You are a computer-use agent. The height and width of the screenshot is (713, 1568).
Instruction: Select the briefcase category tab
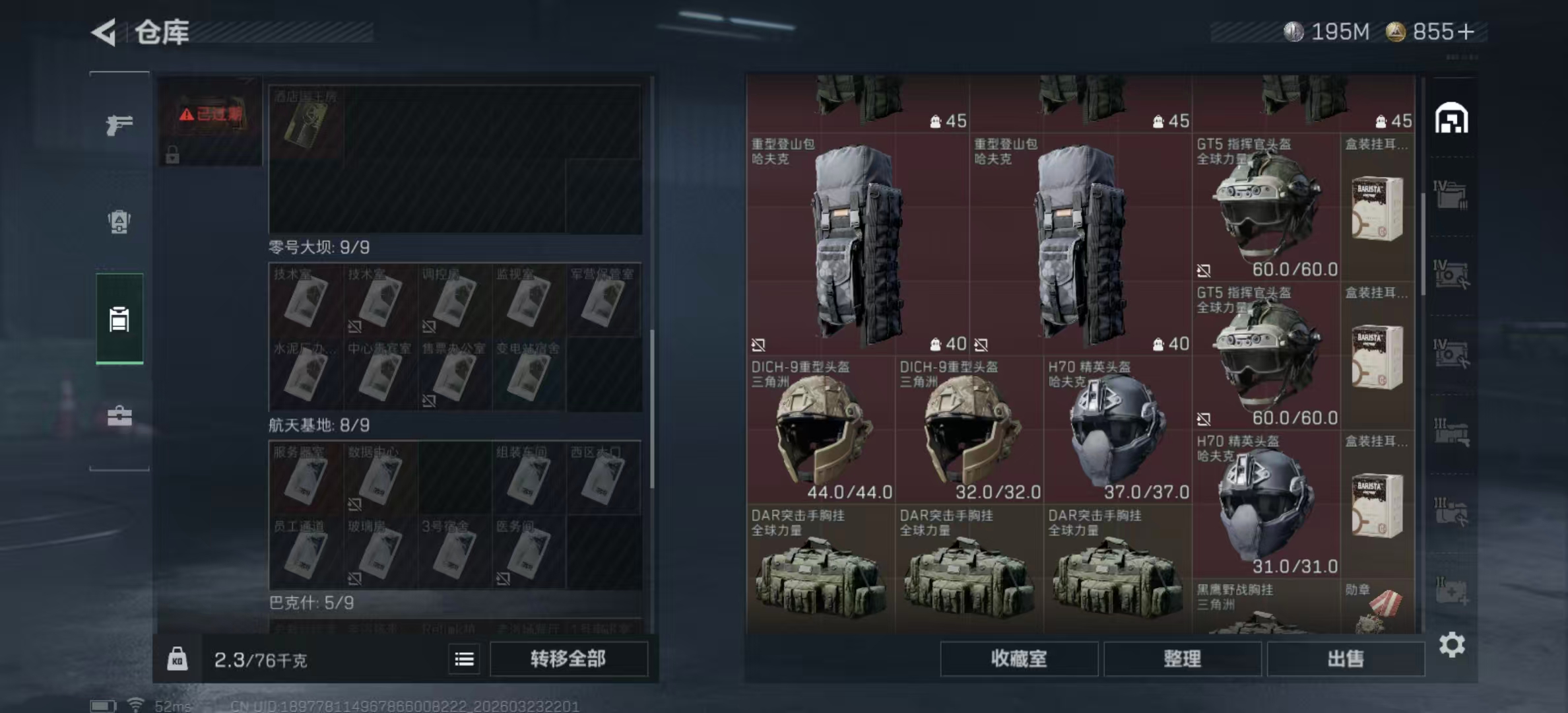coord(119,416)
